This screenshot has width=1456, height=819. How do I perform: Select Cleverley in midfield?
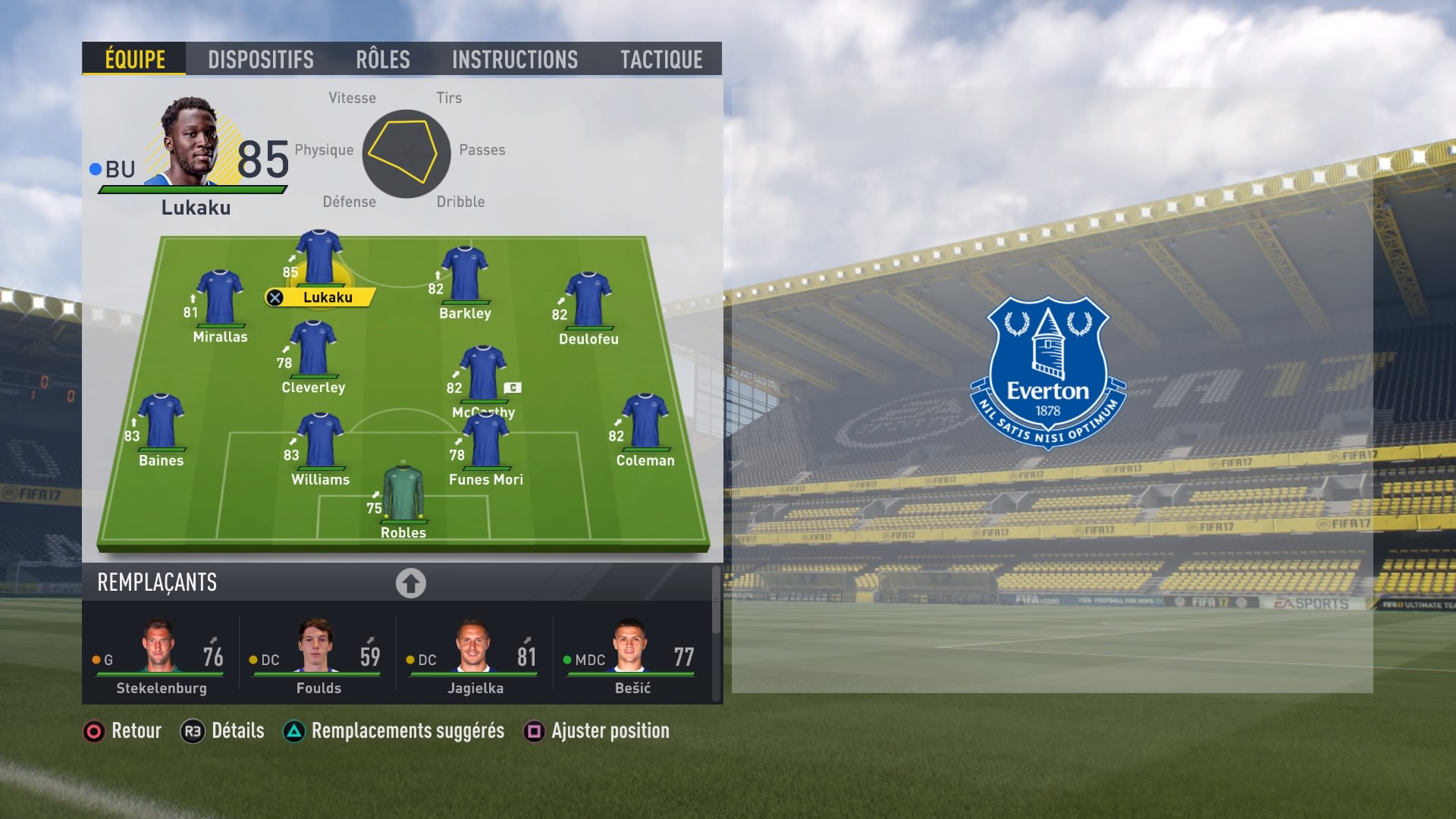coord(313,349)
